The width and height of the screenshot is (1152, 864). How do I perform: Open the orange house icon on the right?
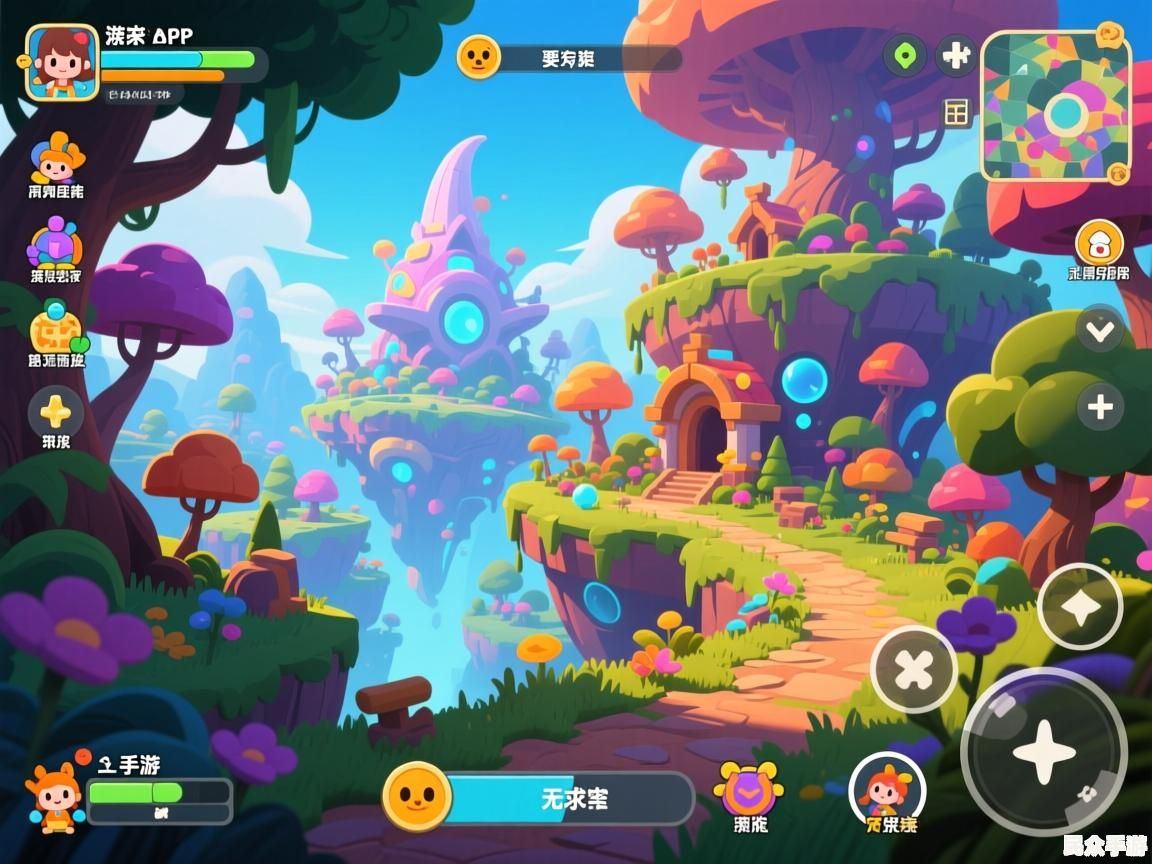(x=1099, y=243)
